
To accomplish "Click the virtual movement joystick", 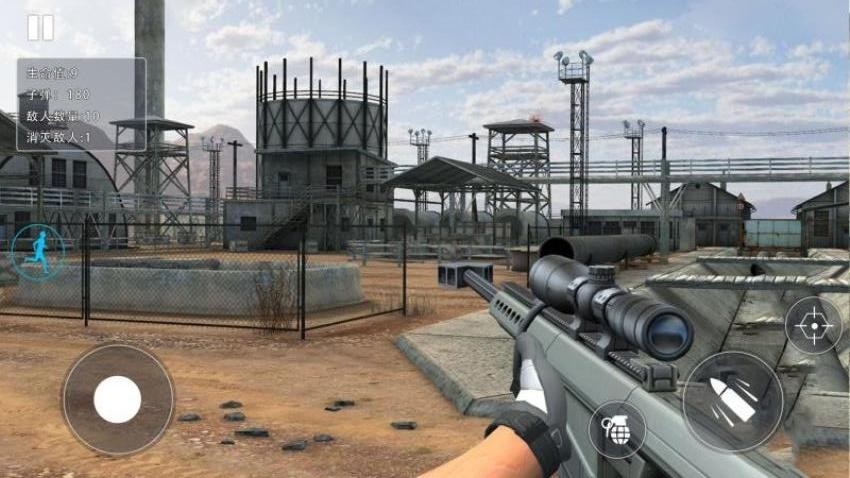I will pos(118,400).
